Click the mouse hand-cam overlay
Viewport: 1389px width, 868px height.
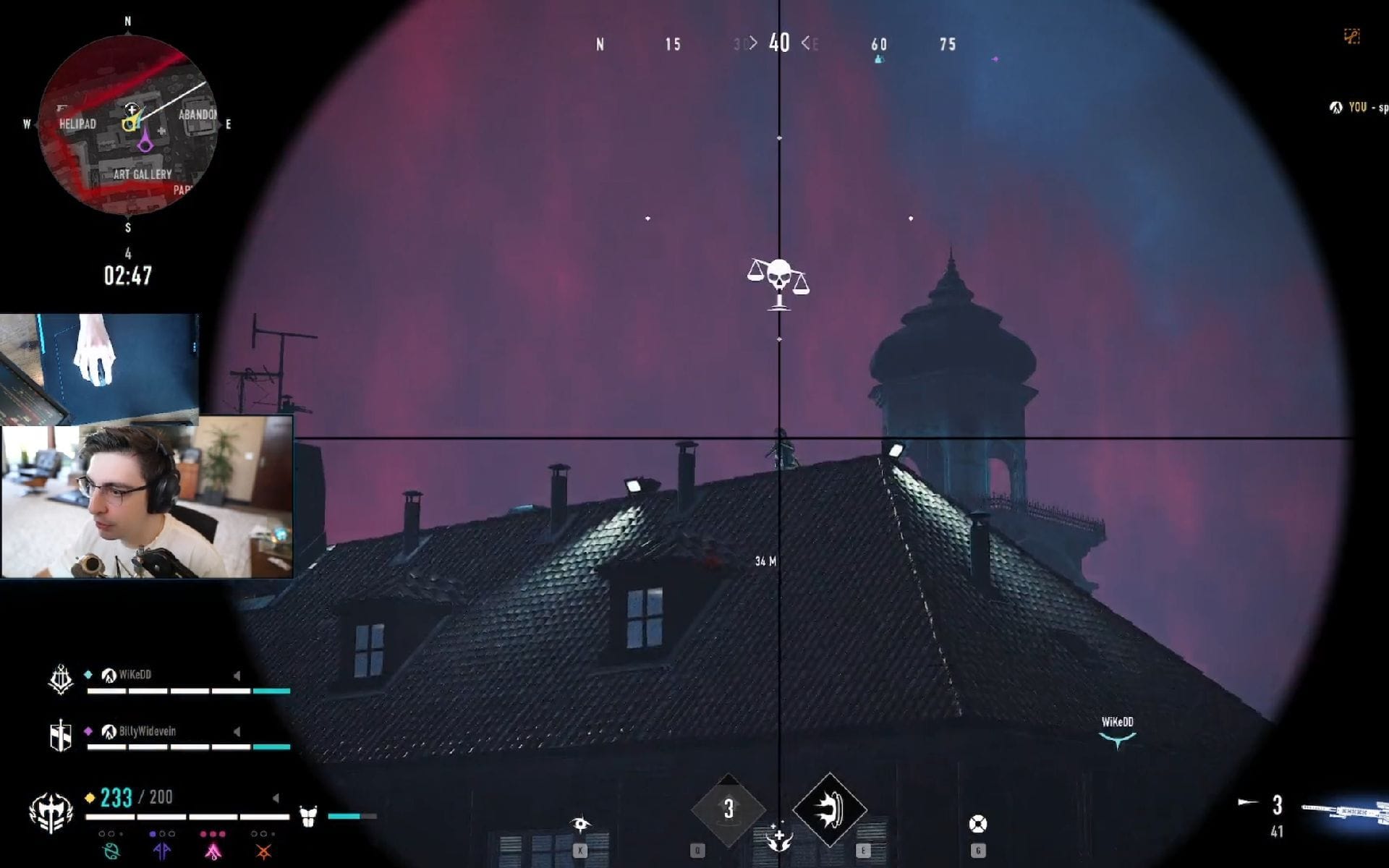[x=99, y=365]
